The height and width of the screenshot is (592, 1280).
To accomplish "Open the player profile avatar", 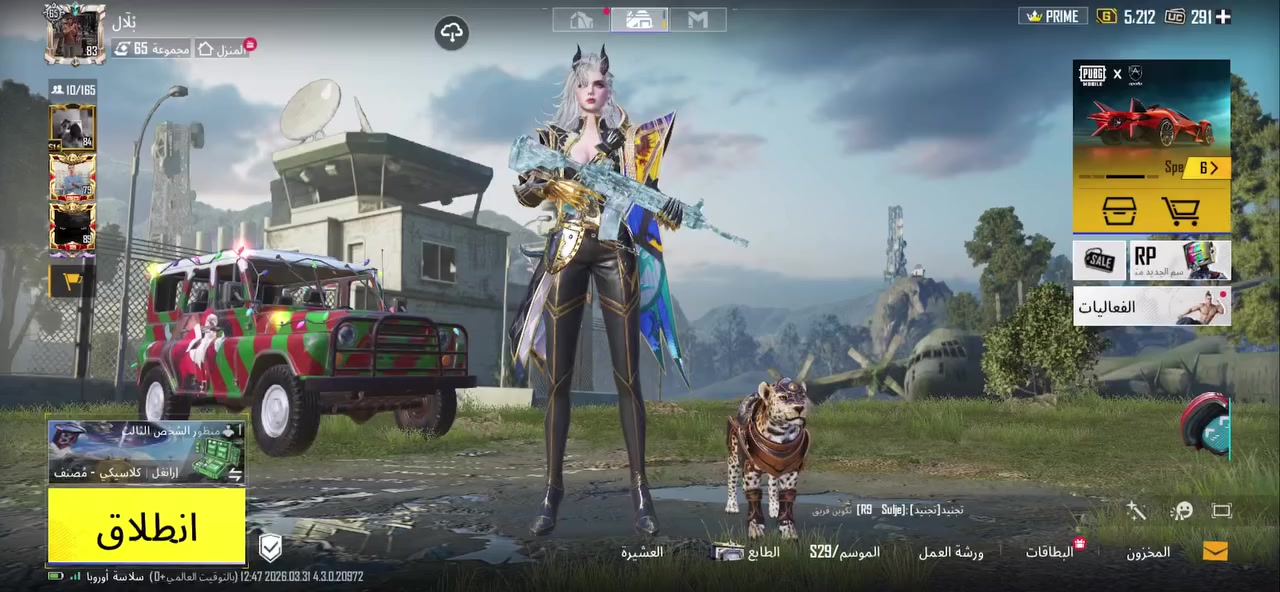I will coord(75,35).
